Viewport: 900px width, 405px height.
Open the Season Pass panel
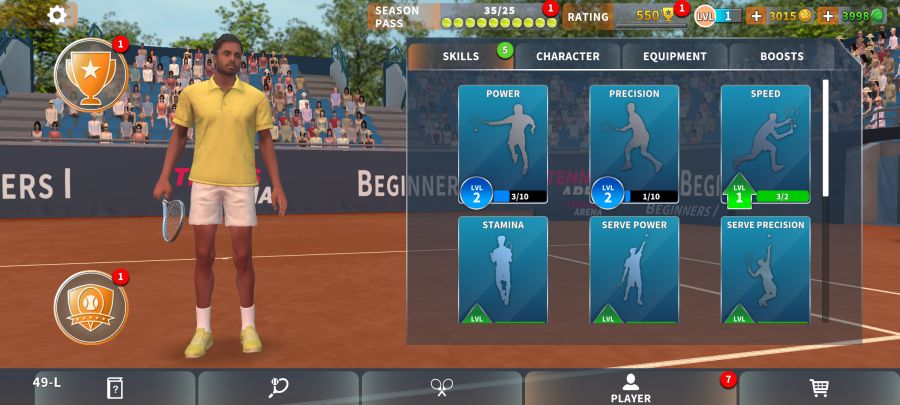463,16
